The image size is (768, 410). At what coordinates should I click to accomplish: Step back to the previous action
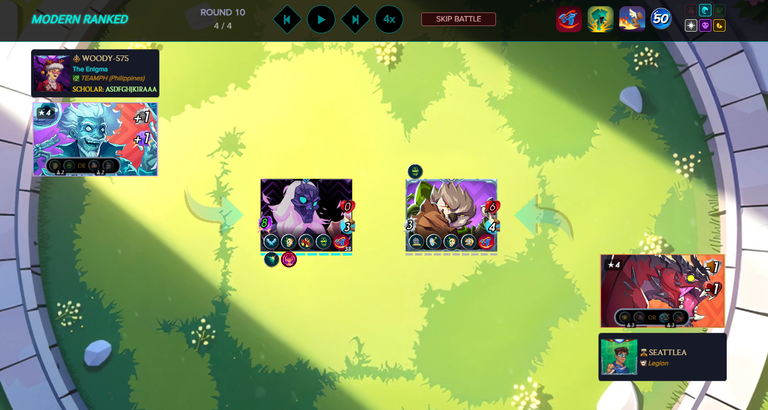[287, 19]
